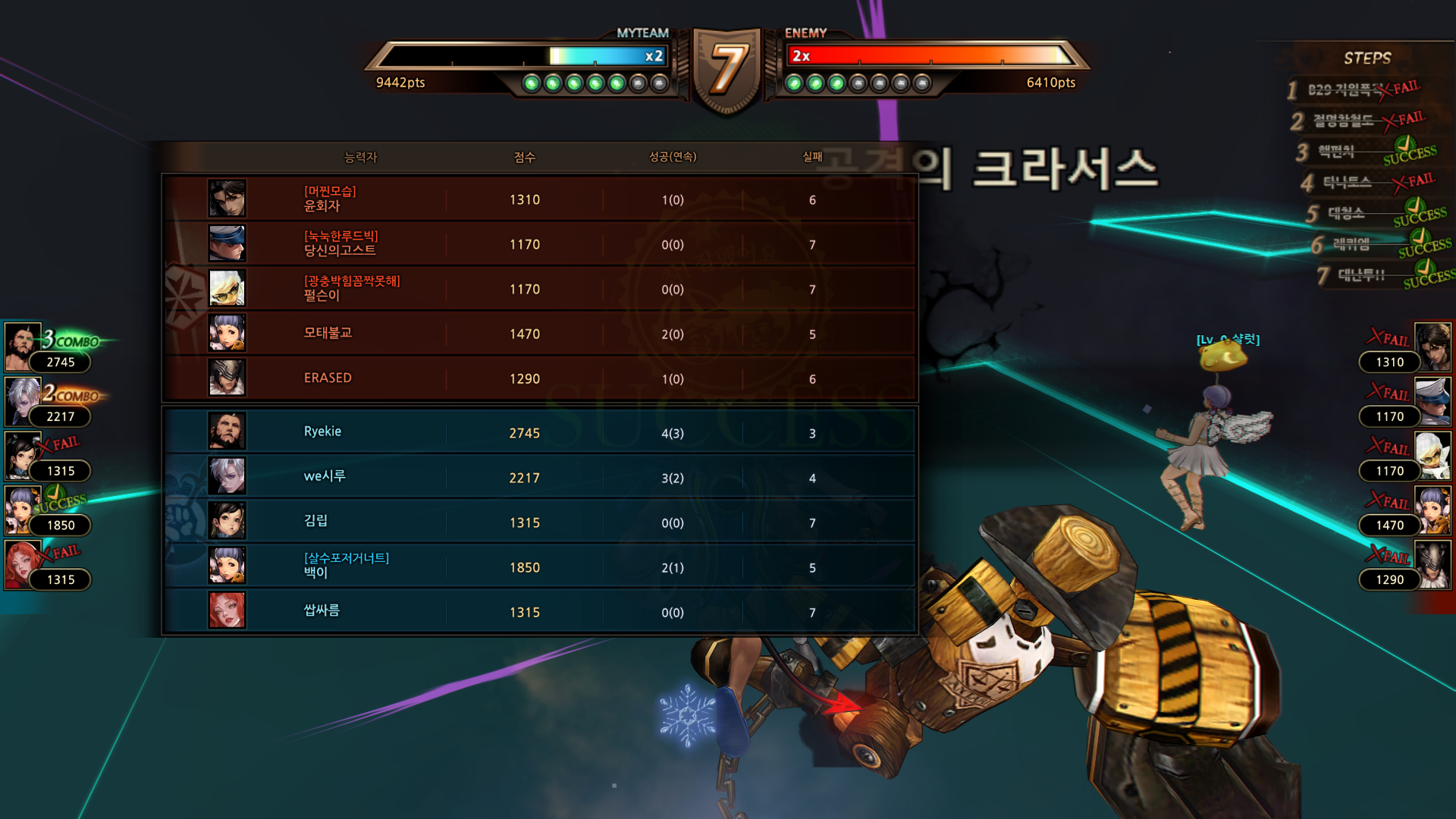Viewport: 1456px width, 819px height.
Task: Click the enemy portrait scoring 1290
Action: point(1432,564)
